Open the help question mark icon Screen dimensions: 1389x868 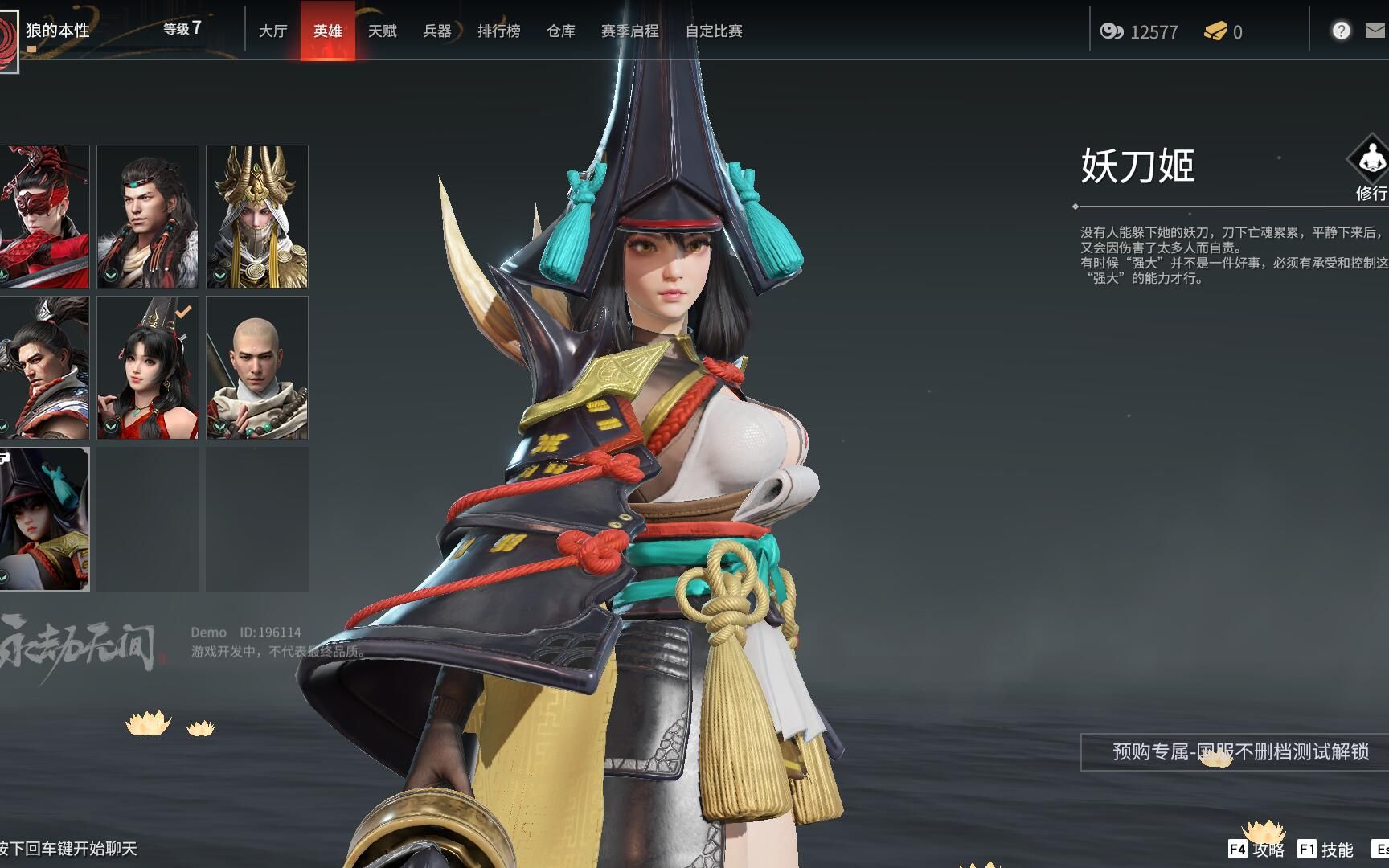tap(1341, 31)
